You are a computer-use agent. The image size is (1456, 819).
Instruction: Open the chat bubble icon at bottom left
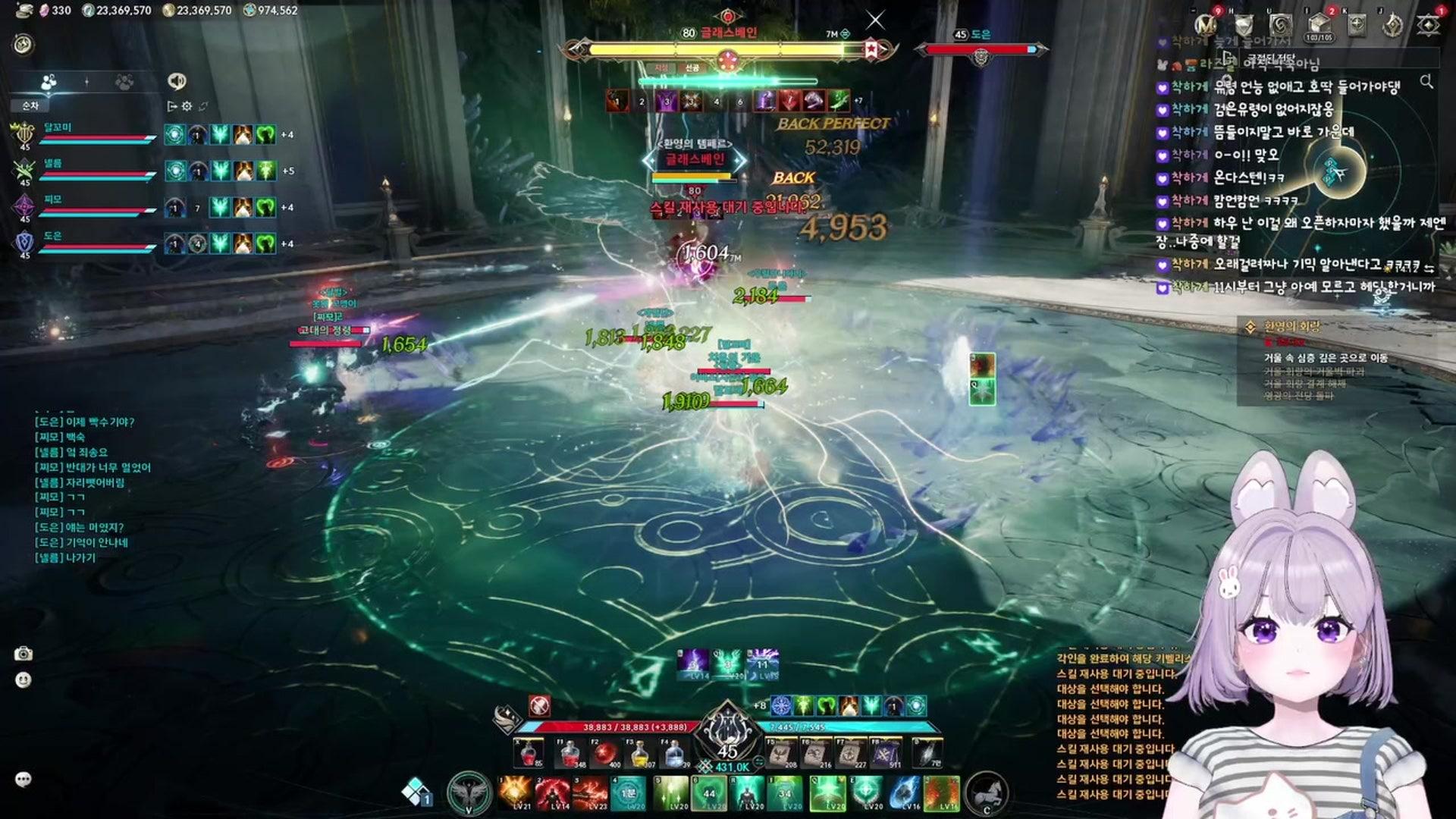click(x=24, y=779)
